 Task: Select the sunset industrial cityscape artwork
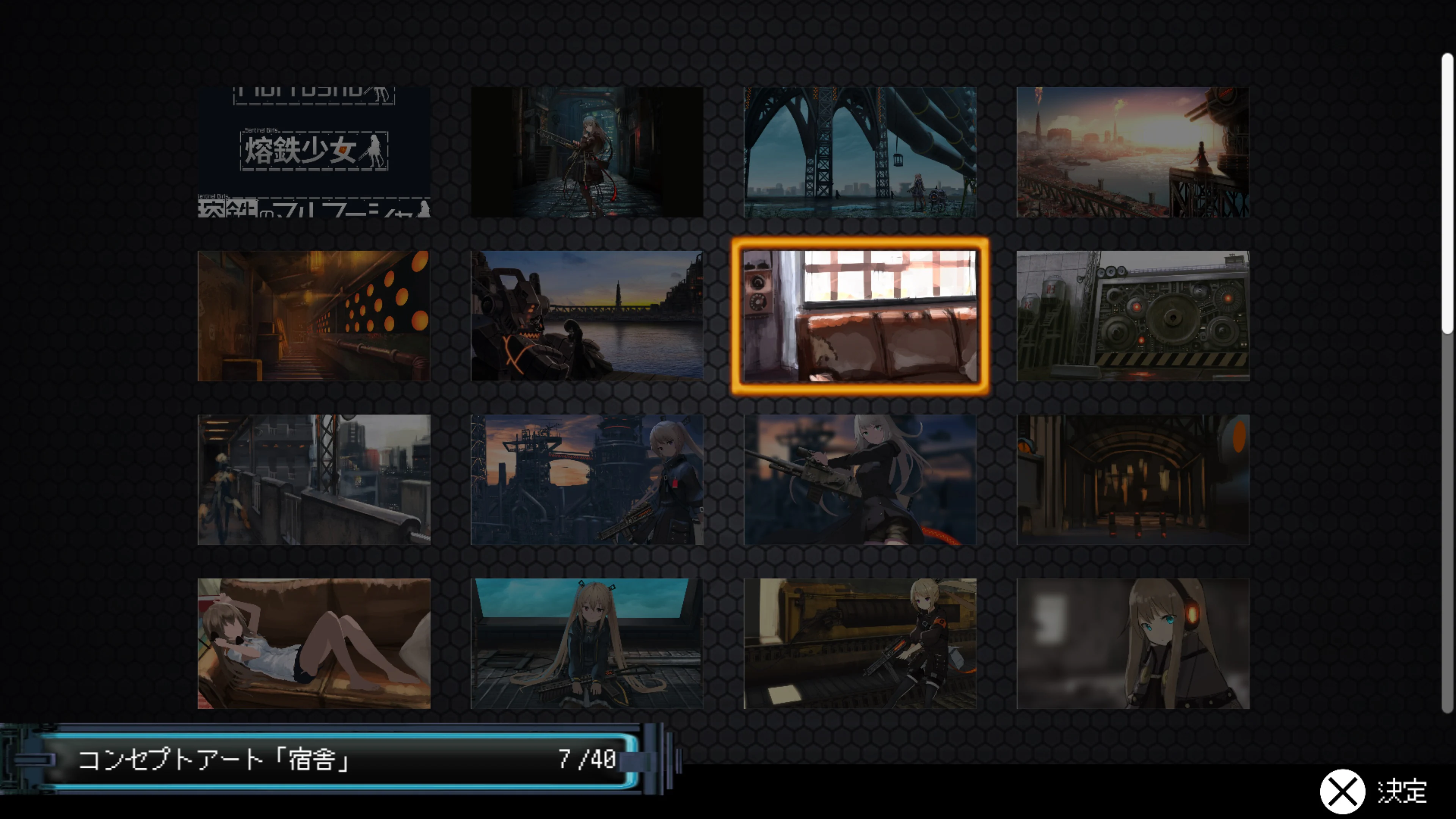point(1131,152)
